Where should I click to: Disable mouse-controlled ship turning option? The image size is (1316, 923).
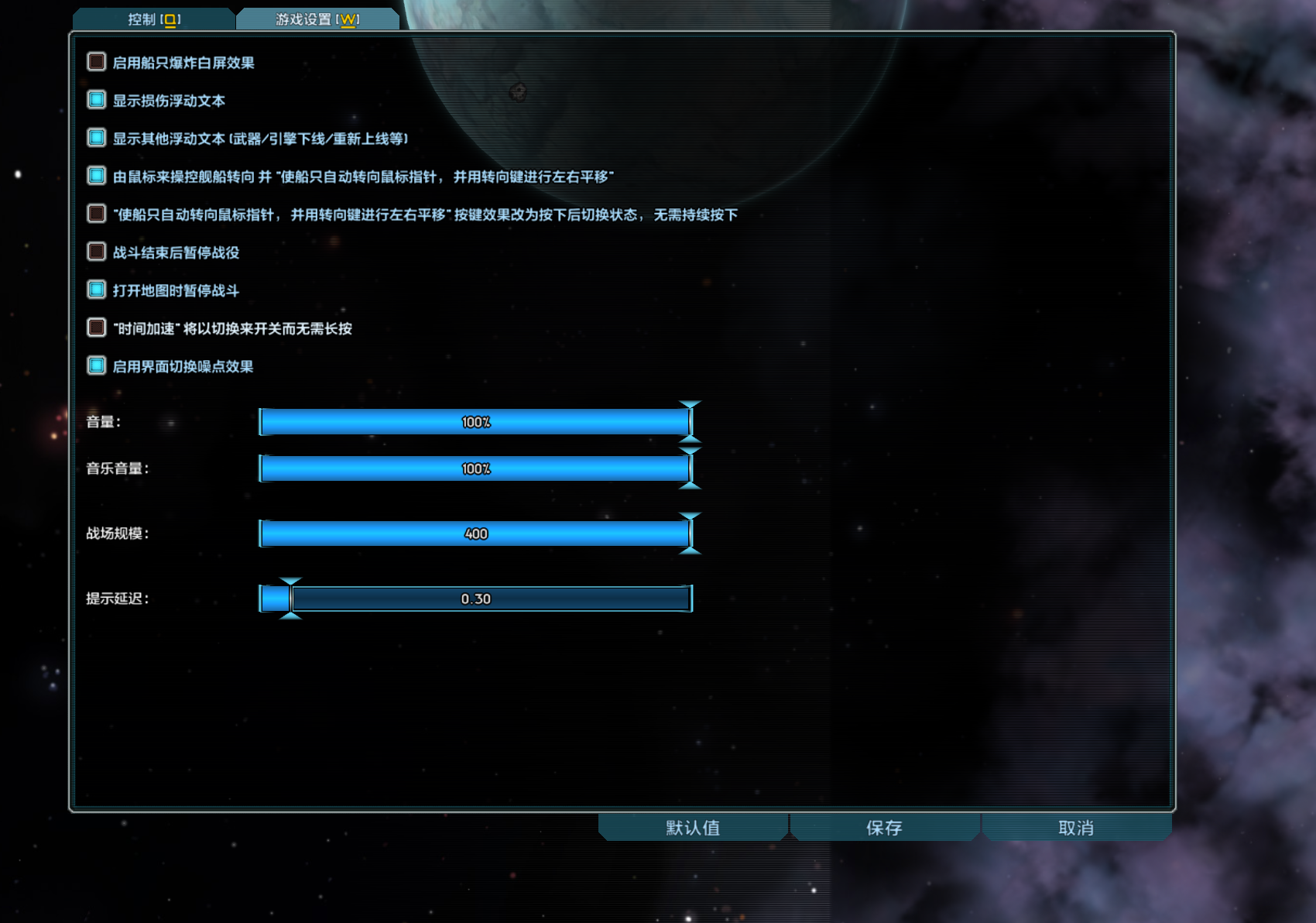(x=96, y=176)
